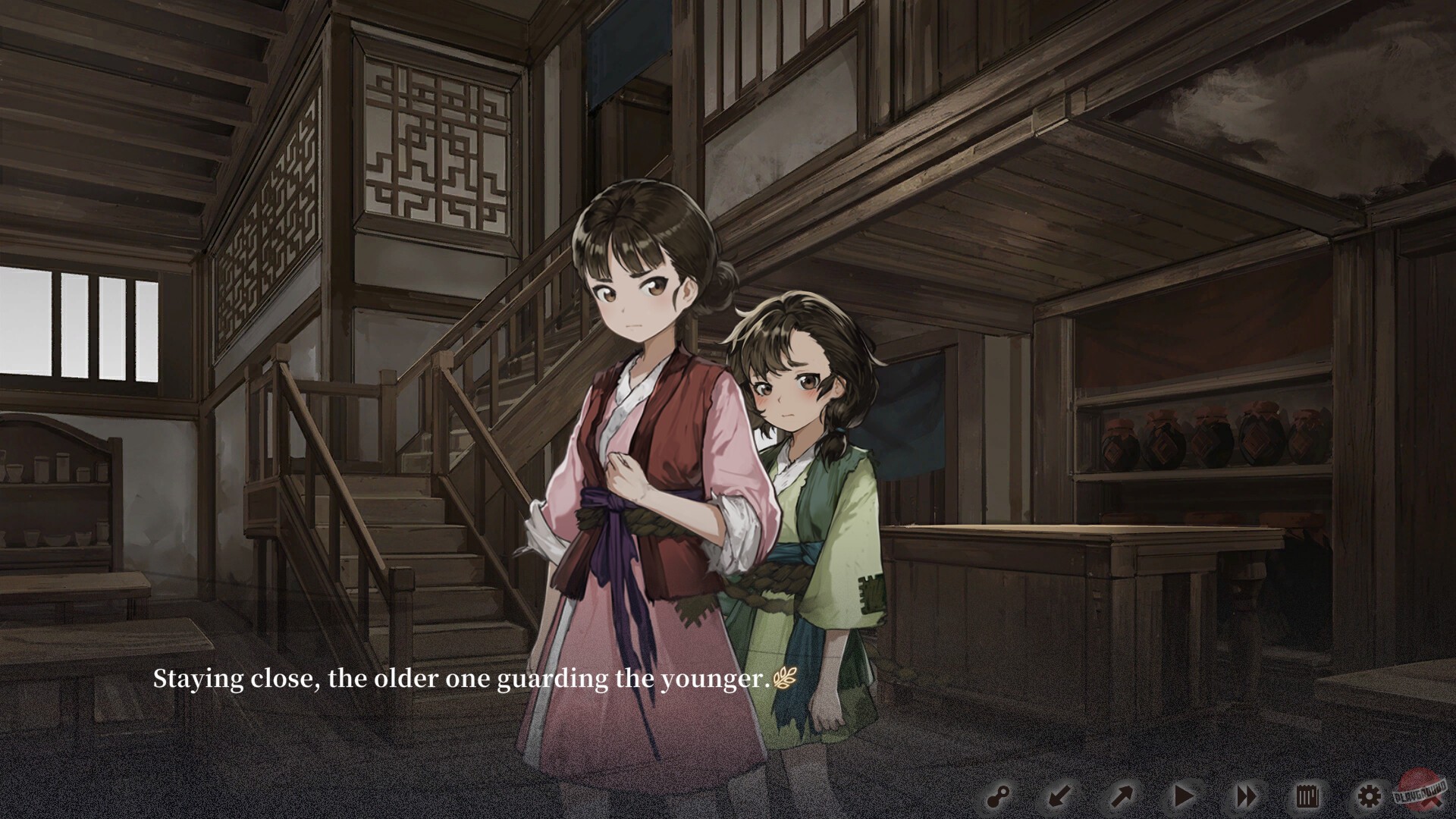Click the rollback down-left arrow icon
The height and width of the screenshot is (819, 1456).
pyautogui.click(x=1060, y=796)
